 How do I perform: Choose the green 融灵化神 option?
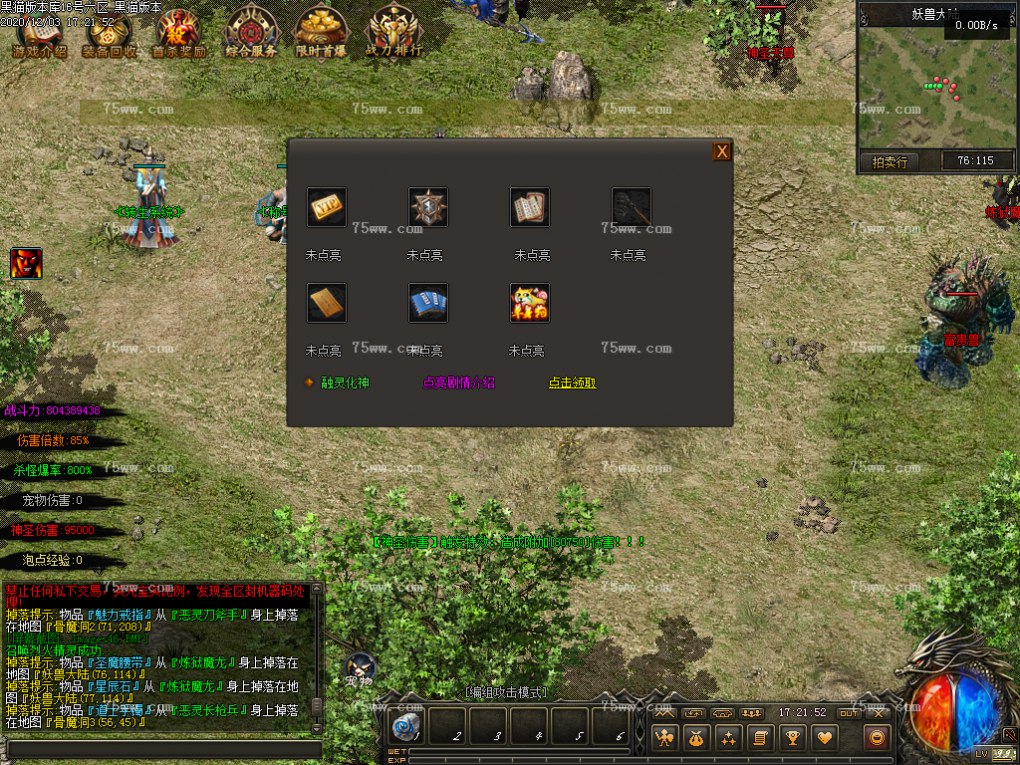click(344, 382)
